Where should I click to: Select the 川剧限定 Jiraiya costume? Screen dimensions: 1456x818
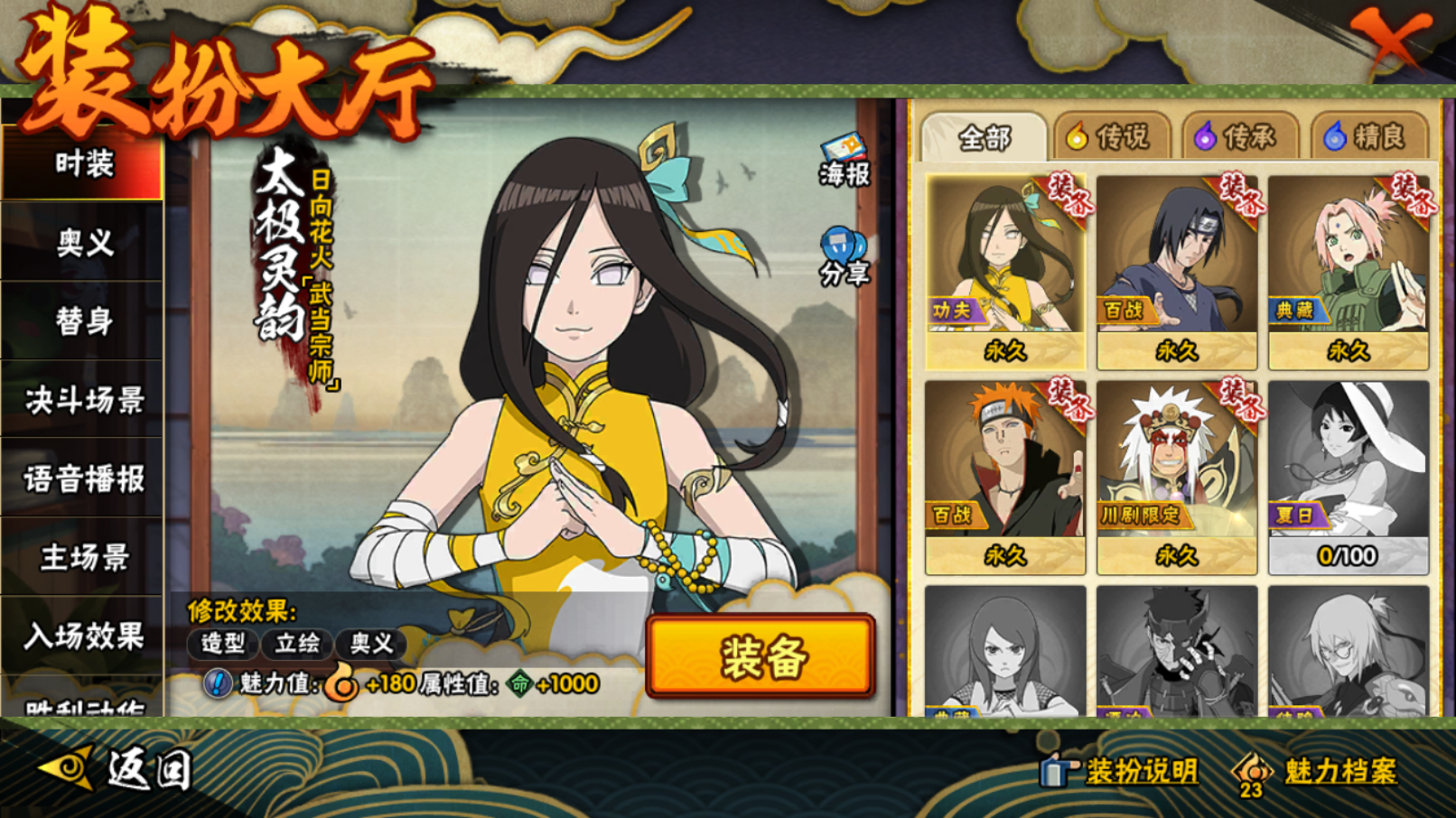(1176, 476)
